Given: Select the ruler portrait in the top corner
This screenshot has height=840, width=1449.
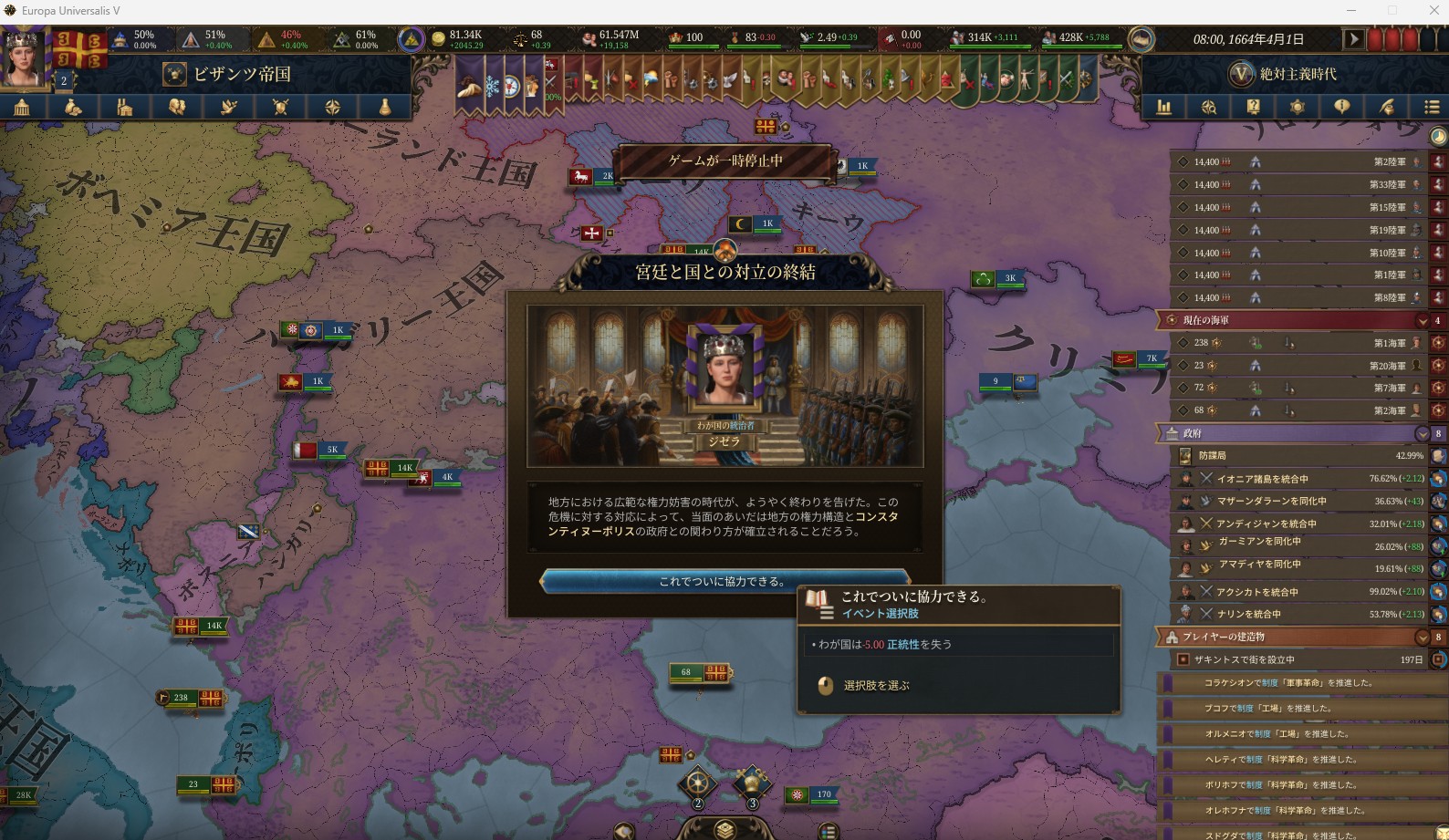Looking at the screenshot, I should (x=24, y=57).
